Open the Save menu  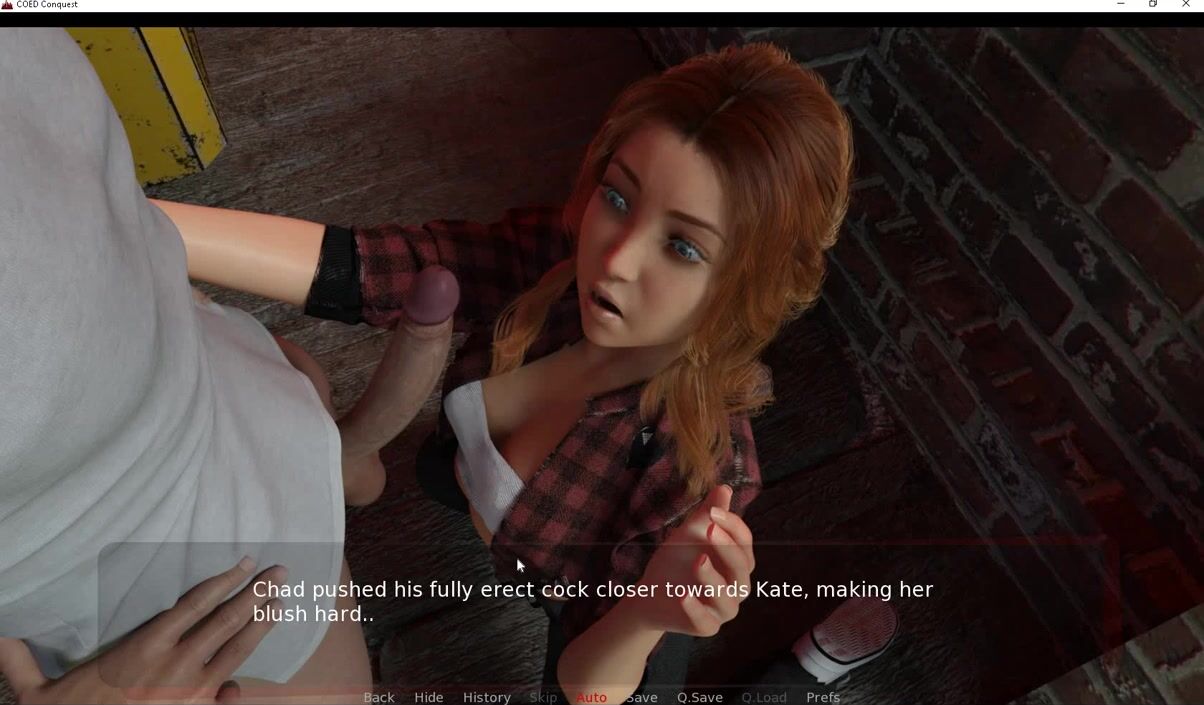click(641, 697)
